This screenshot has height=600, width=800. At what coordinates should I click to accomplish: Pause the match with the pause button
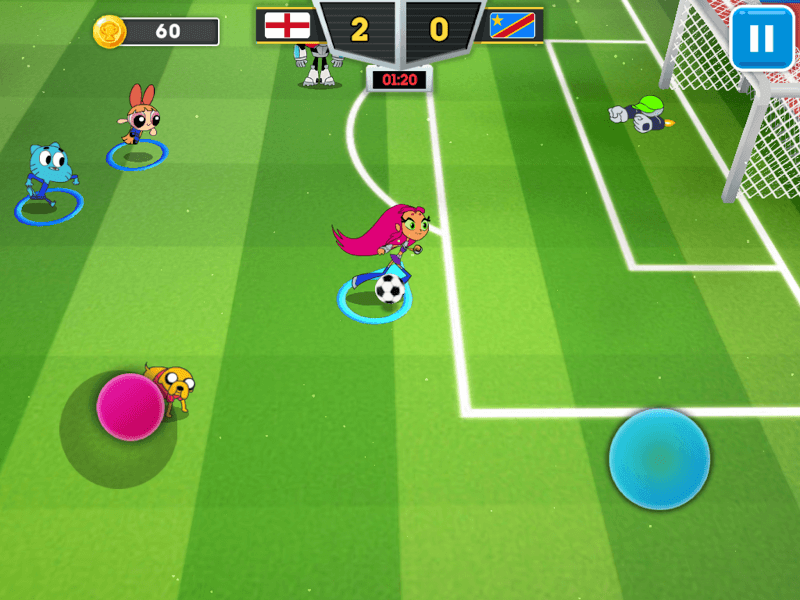point(761,39)
